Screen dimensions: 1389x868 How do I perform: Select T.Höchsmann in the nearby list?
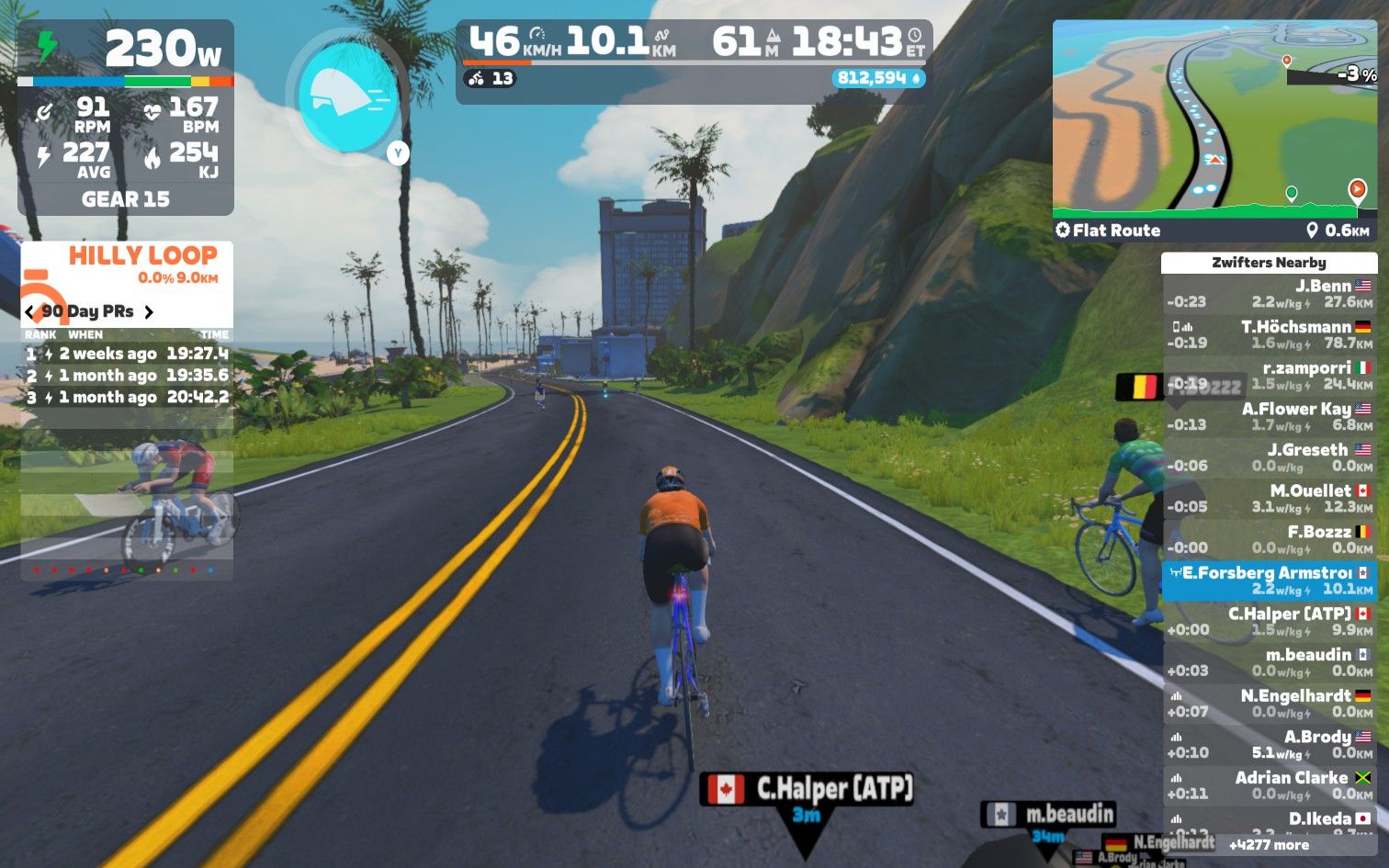coord(1270,334)
